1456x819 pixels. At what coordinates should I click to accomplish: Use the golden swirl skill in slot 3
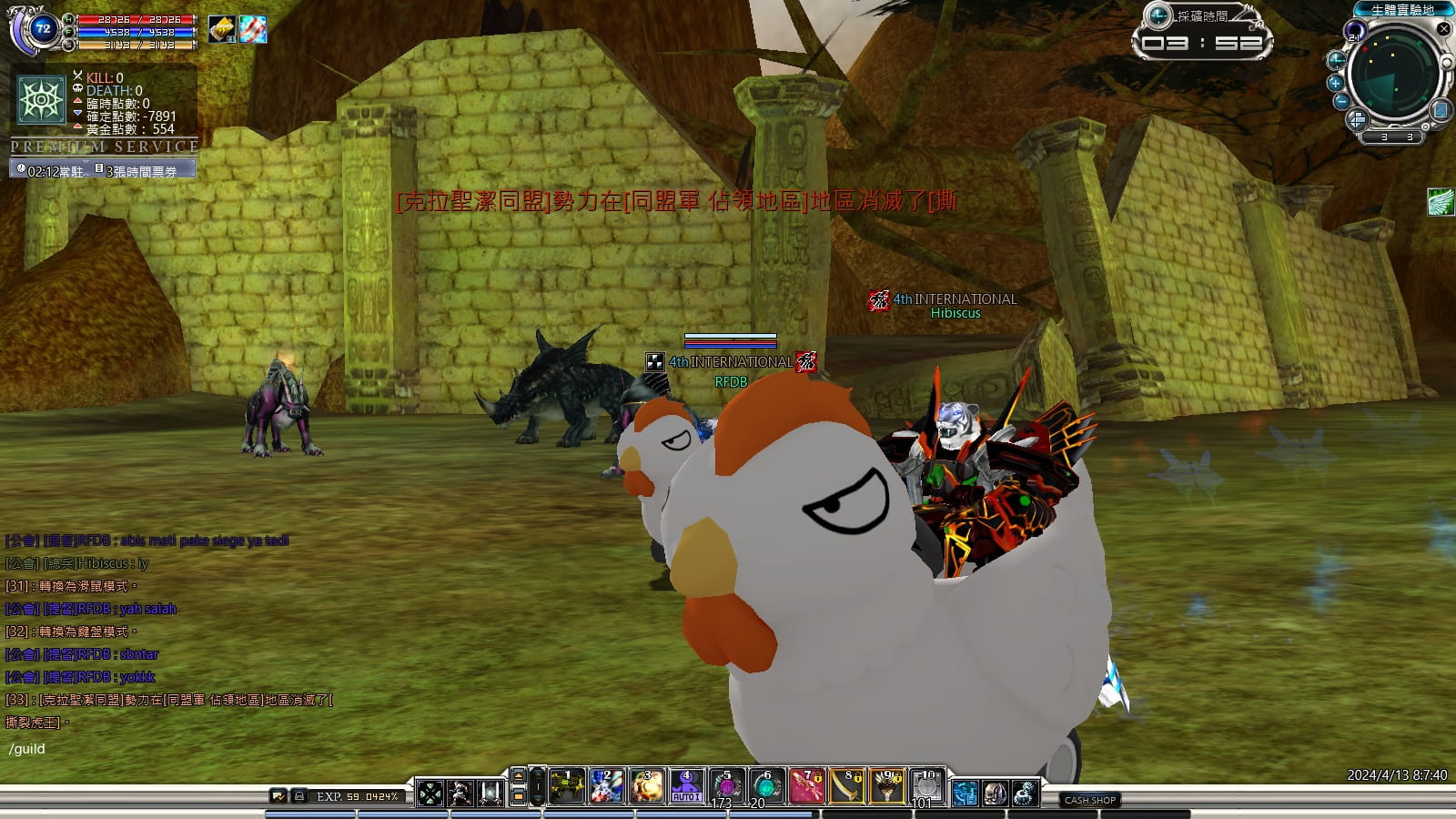pos(646,786)
